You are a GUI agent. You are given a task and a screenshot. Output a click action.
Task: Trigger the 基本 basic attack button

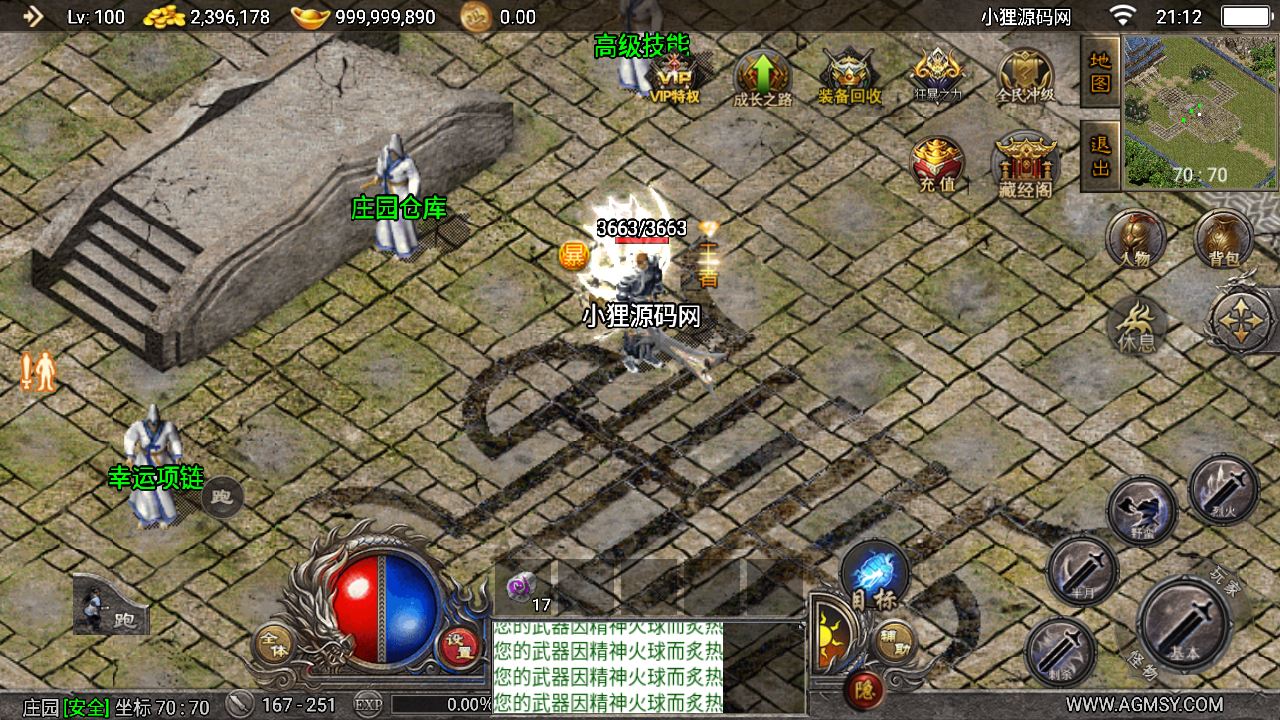tap(1185, 624)
